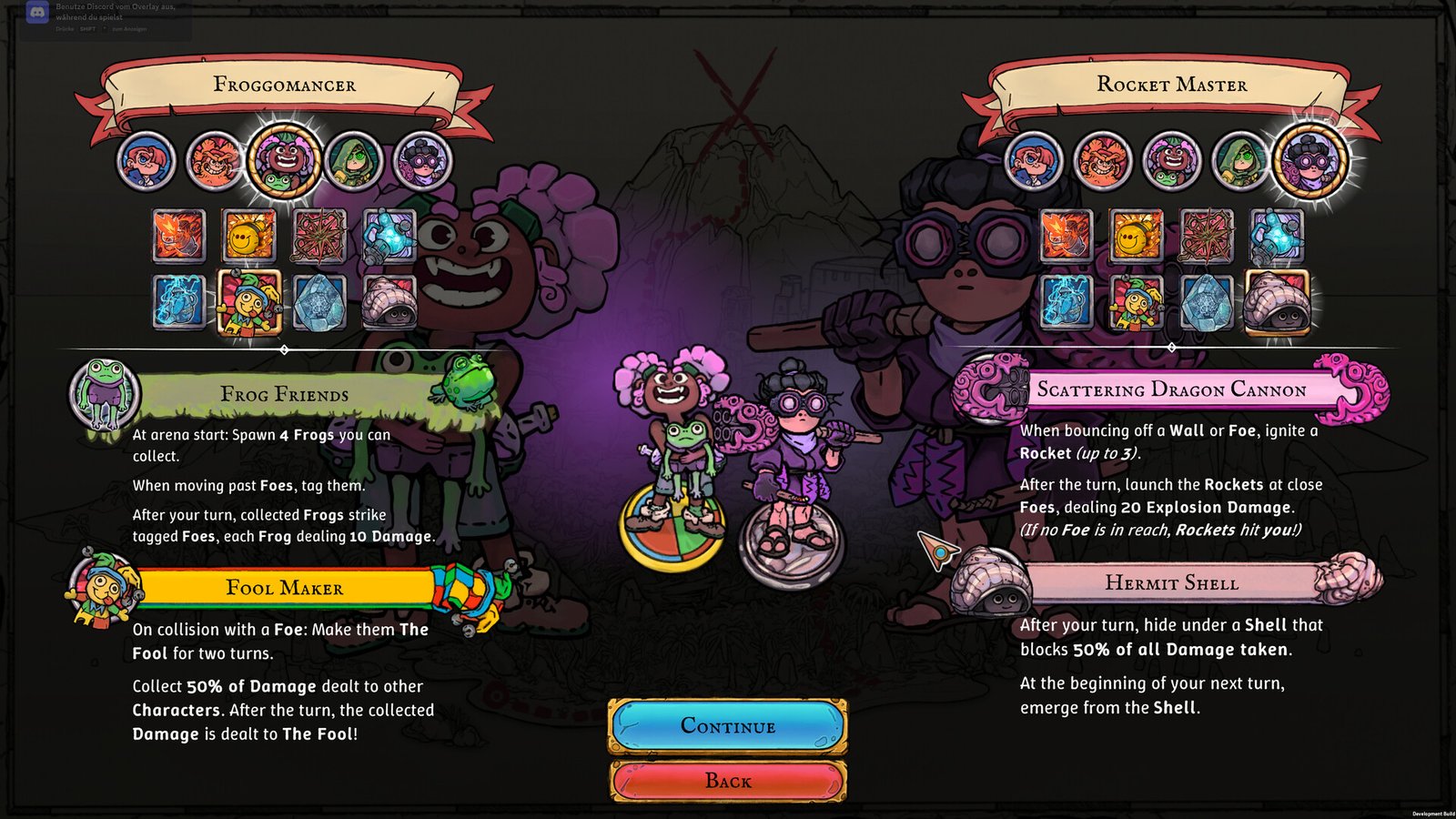
Task: Select the goggles Rocket Master portrait in the left panel
Action: pyautogui.click(x=422, y=161)
